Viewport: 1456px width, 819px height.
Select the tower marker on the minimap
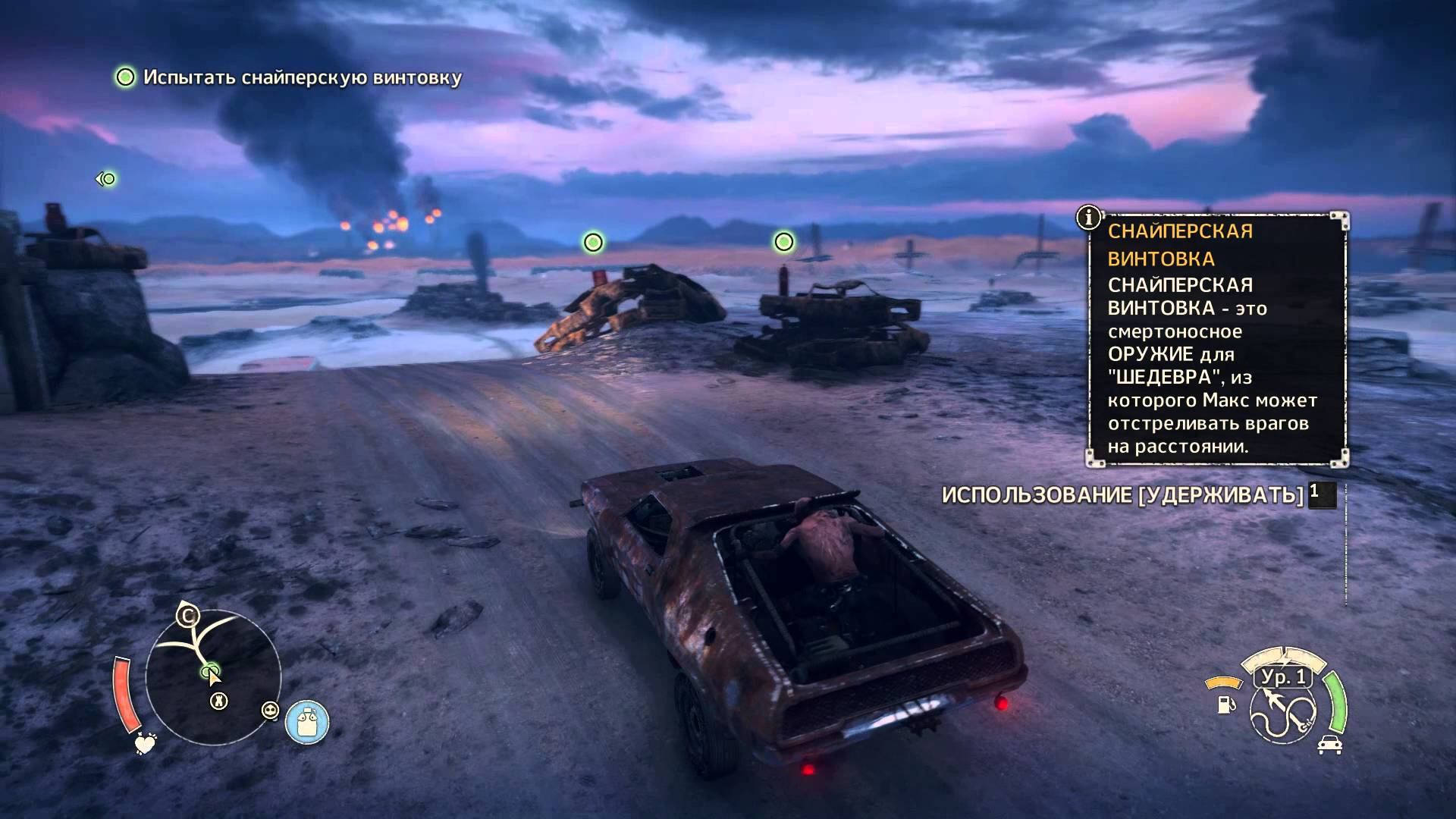coord(218,701)
